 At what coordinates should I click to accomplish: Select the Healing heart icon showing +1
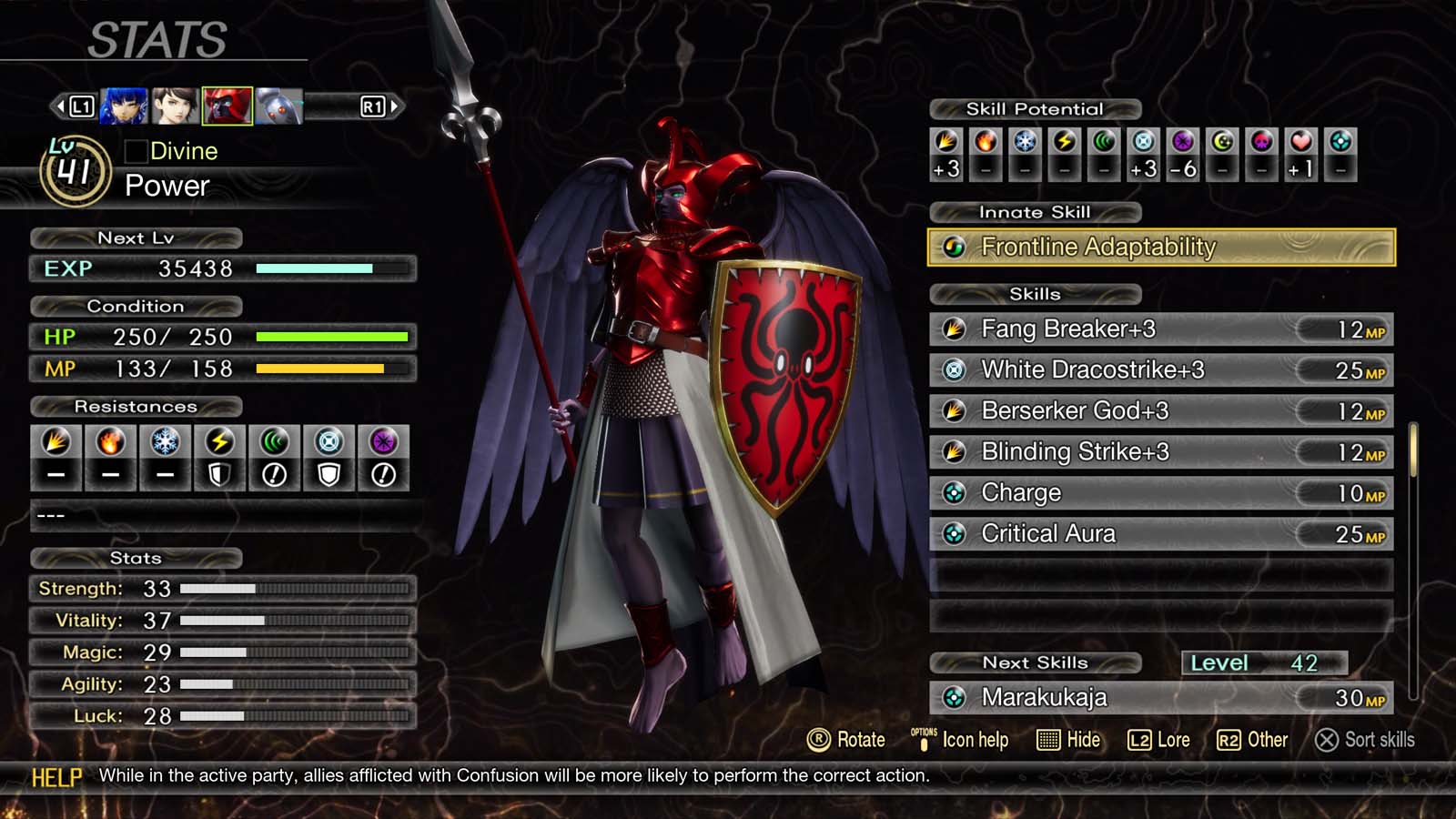click(1302, 143)
